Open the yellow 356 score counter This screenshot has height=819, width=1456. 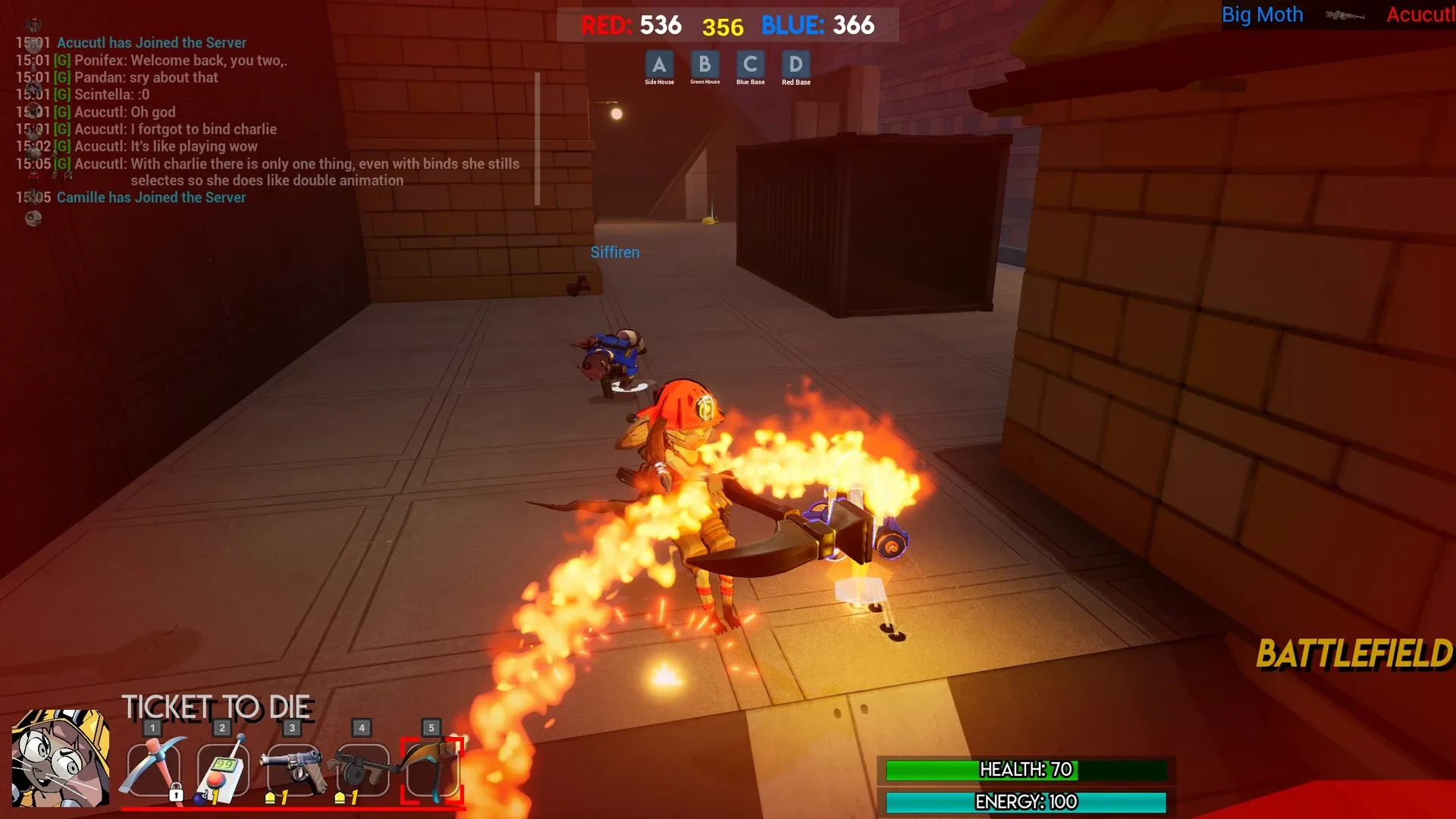(725, 25)
